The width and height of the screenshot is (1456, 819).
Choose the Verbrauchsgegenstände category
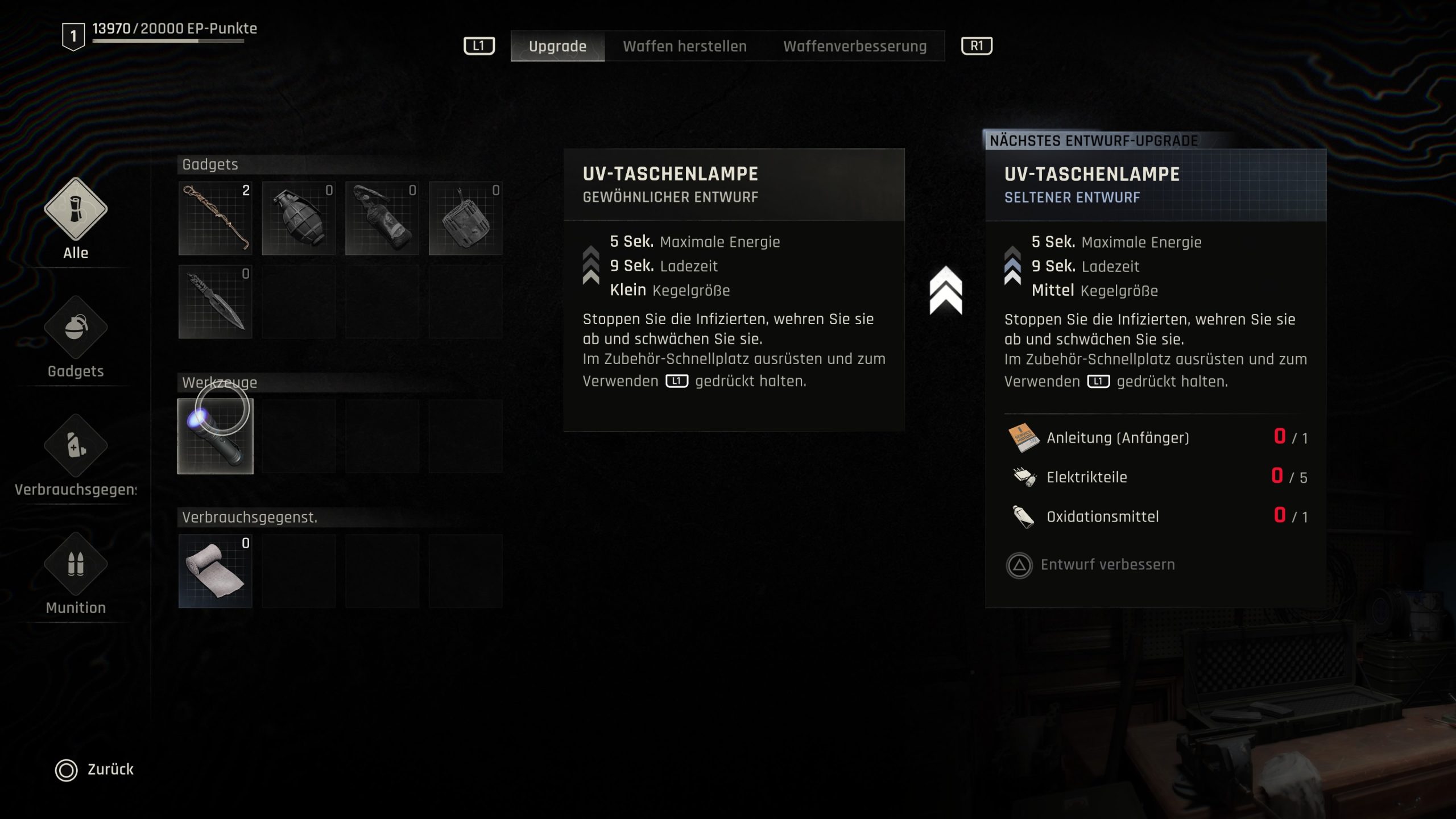click(76, 446)
